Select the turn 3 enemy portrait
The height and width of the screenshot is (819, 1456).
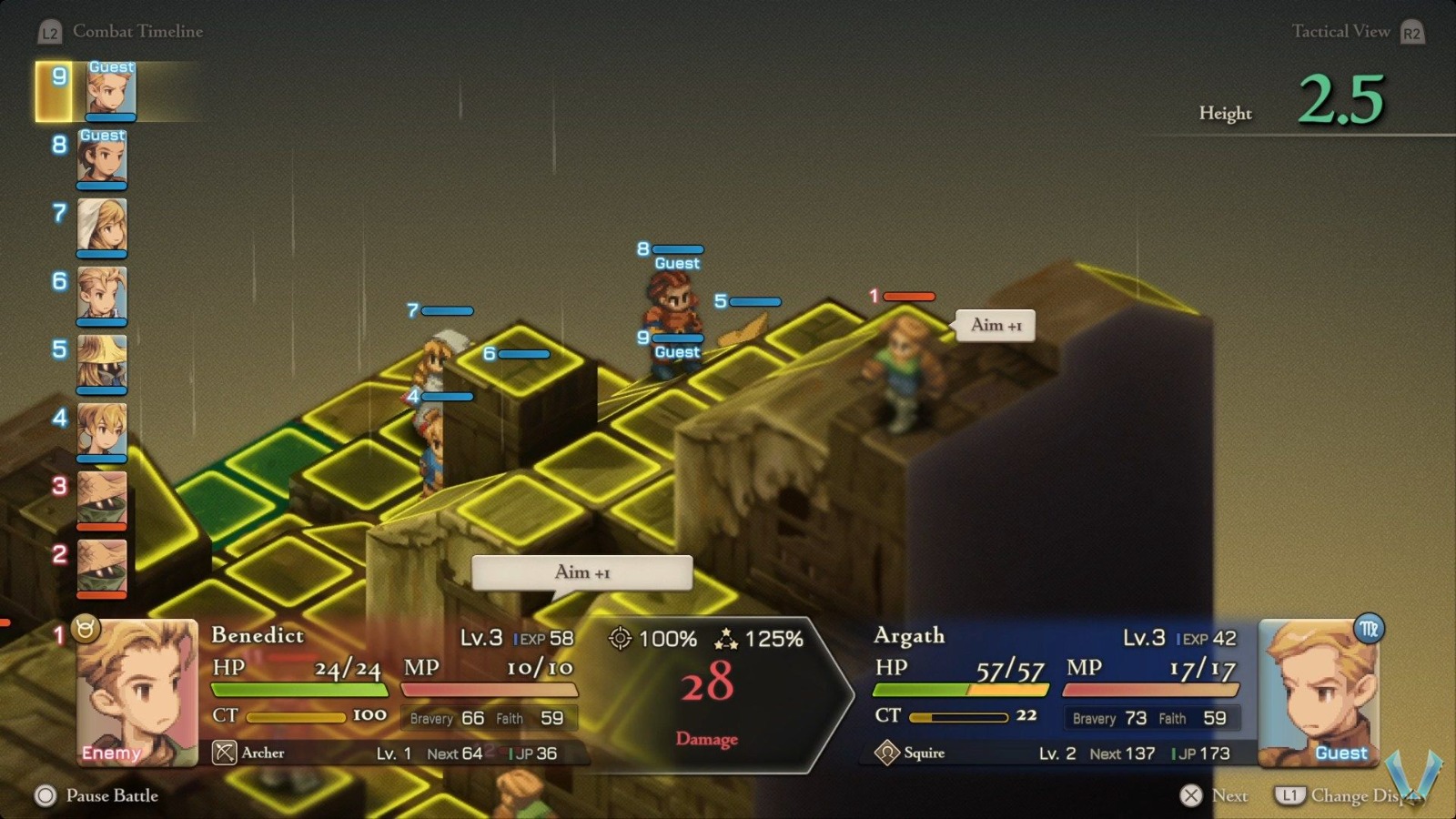(x=102, y=499)
